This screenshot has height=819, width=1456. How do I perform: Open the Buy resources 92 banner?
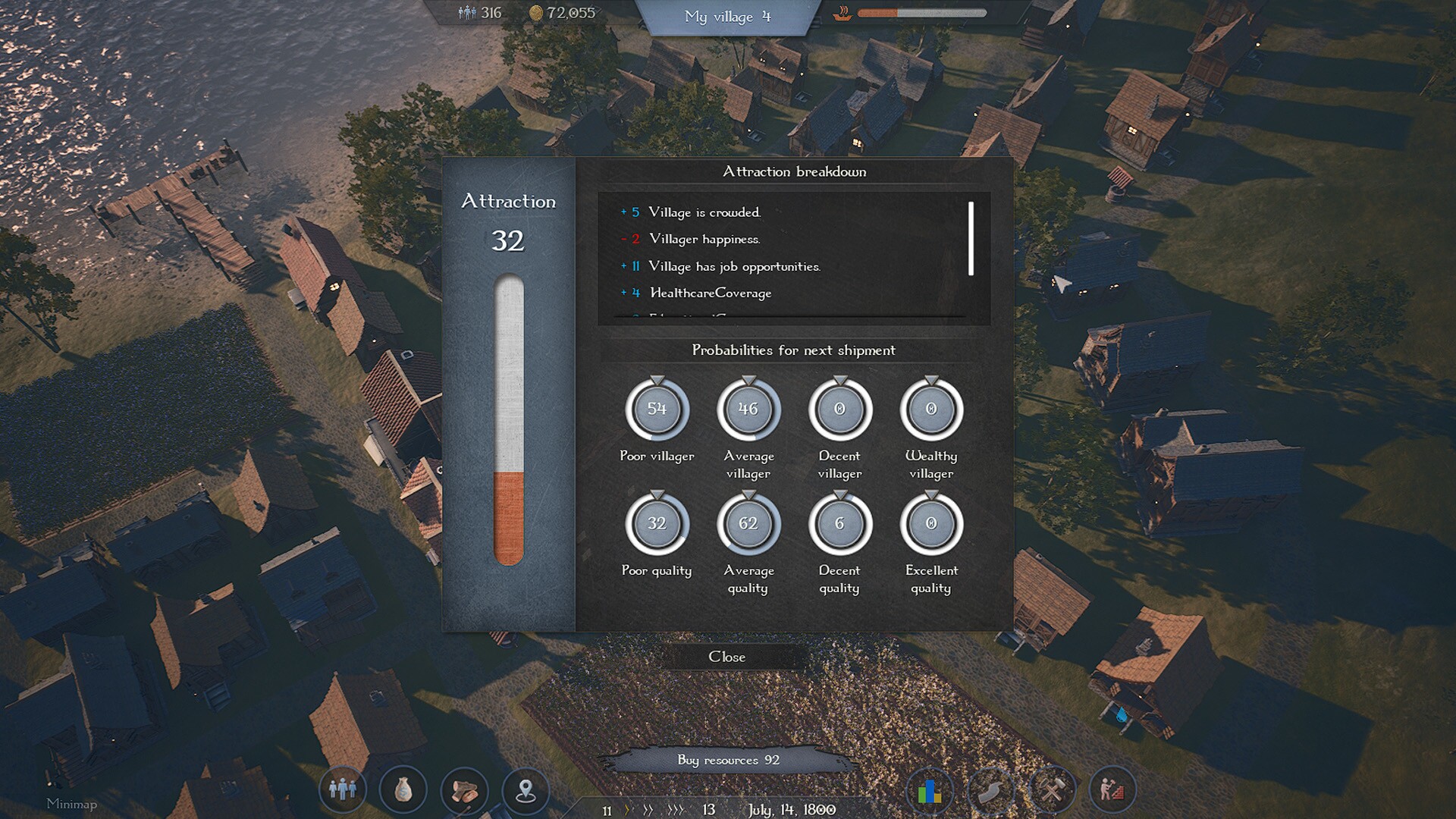[x=728, y=760]
